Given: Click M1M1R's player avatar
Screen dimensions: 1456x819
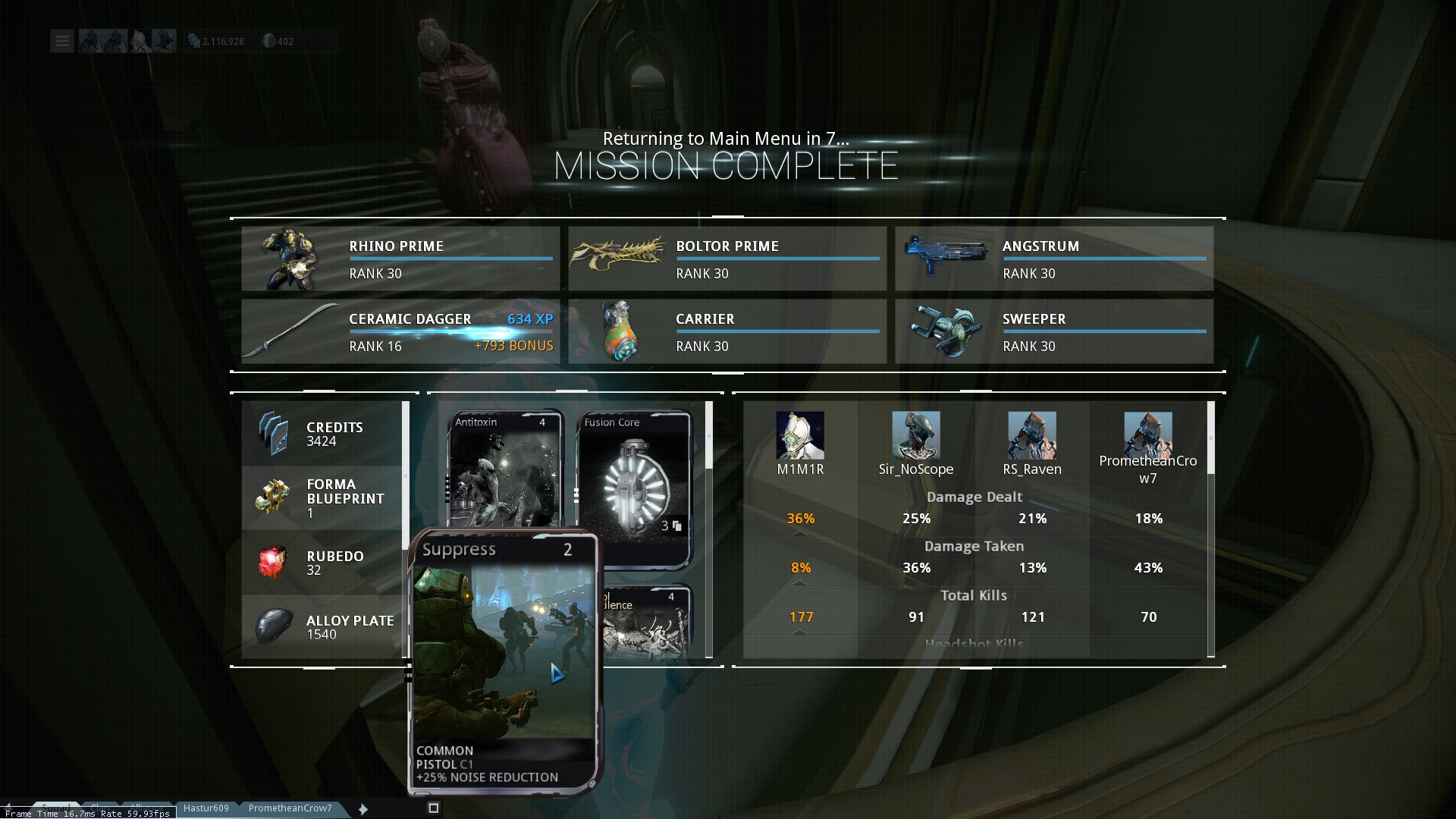Looking at the screenshot, I should 800,435.
